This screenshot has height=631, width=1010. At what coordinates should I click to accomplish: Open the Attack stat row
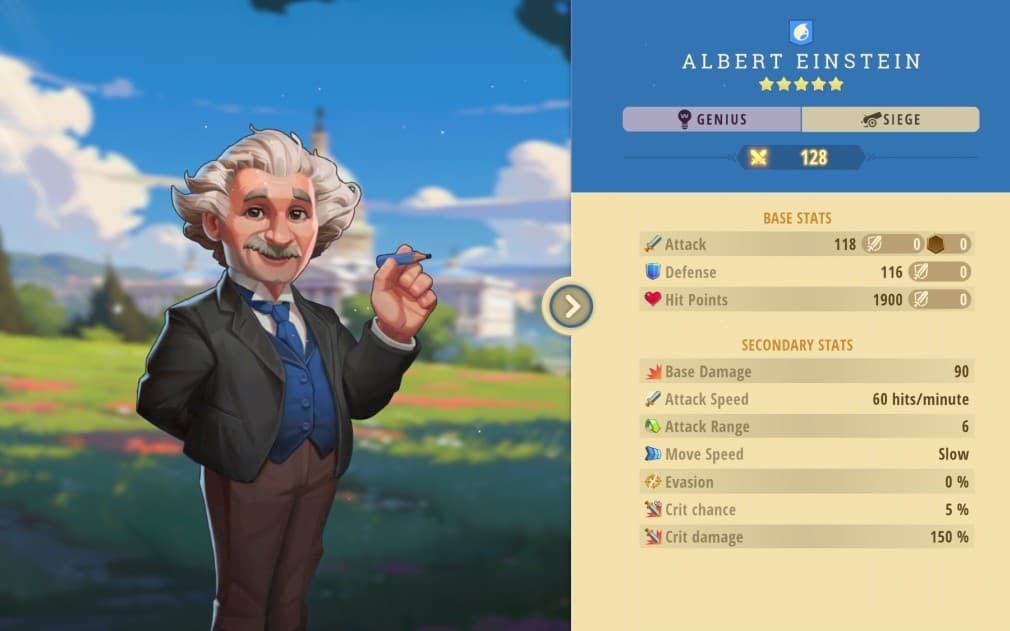(805, 244)
